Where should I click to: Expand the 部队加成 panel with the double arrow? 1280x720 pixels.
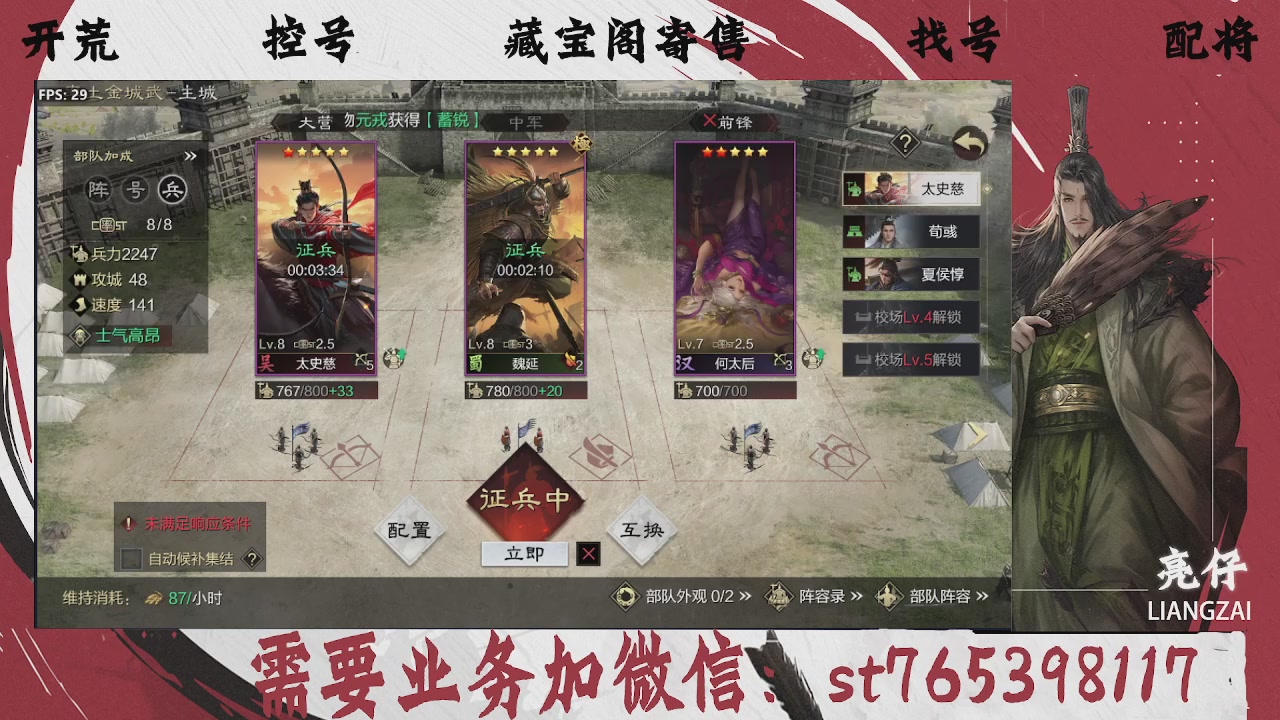pos(191,156)
